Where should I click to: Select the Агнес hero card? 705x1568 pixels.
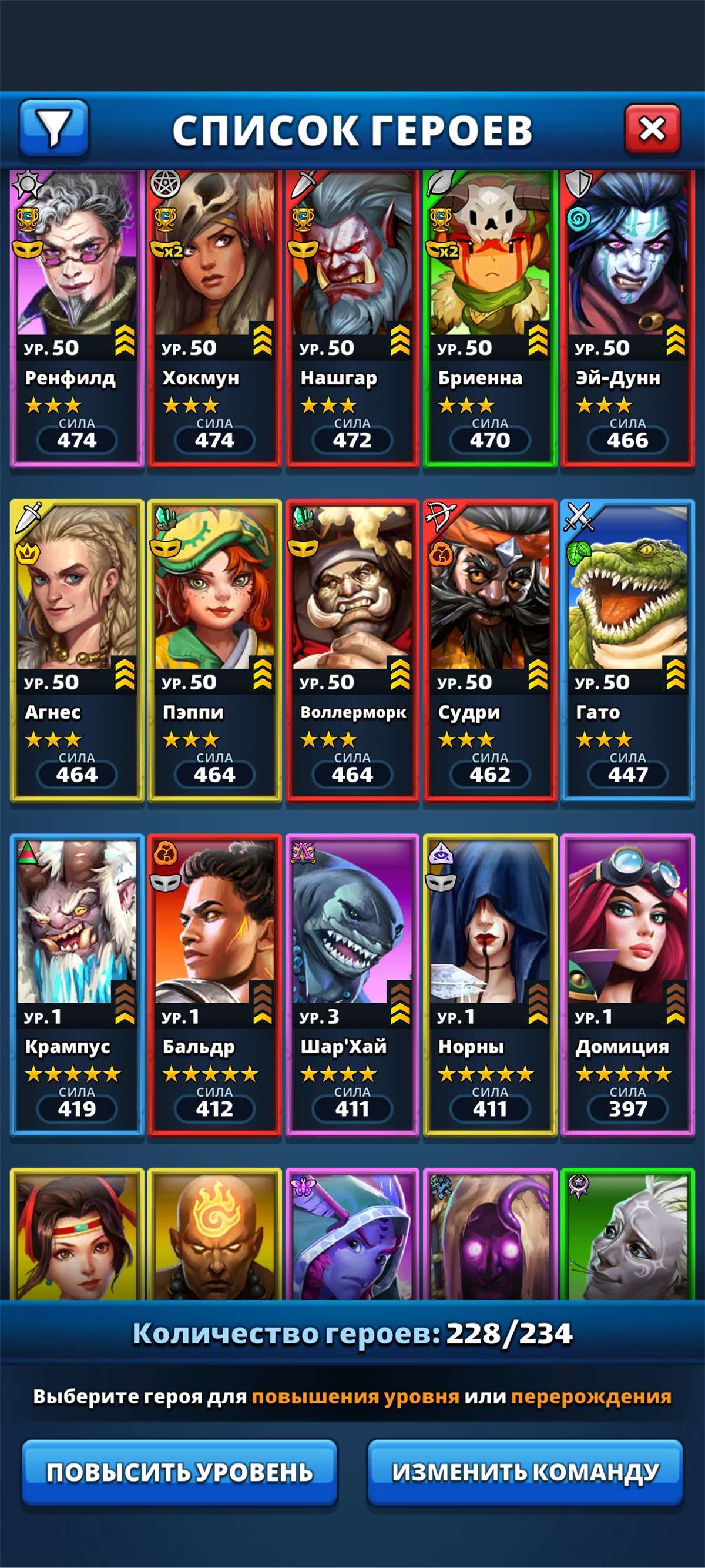pos(77,650)
